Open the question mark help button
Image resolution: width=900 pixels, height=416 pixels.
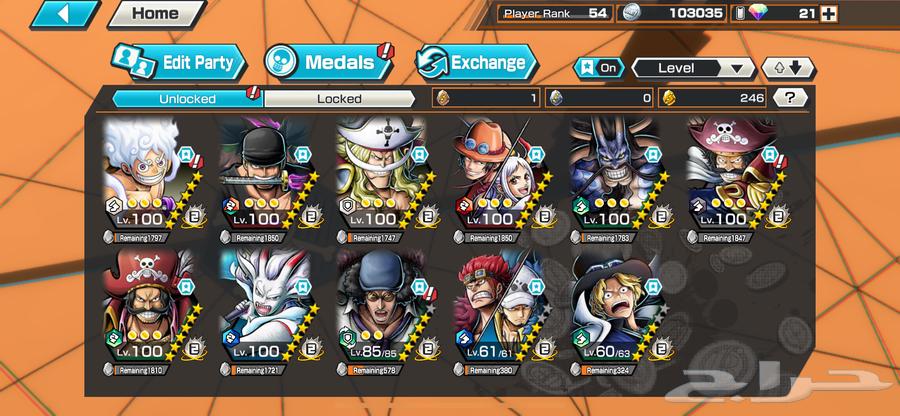click(x=791, y=98)
